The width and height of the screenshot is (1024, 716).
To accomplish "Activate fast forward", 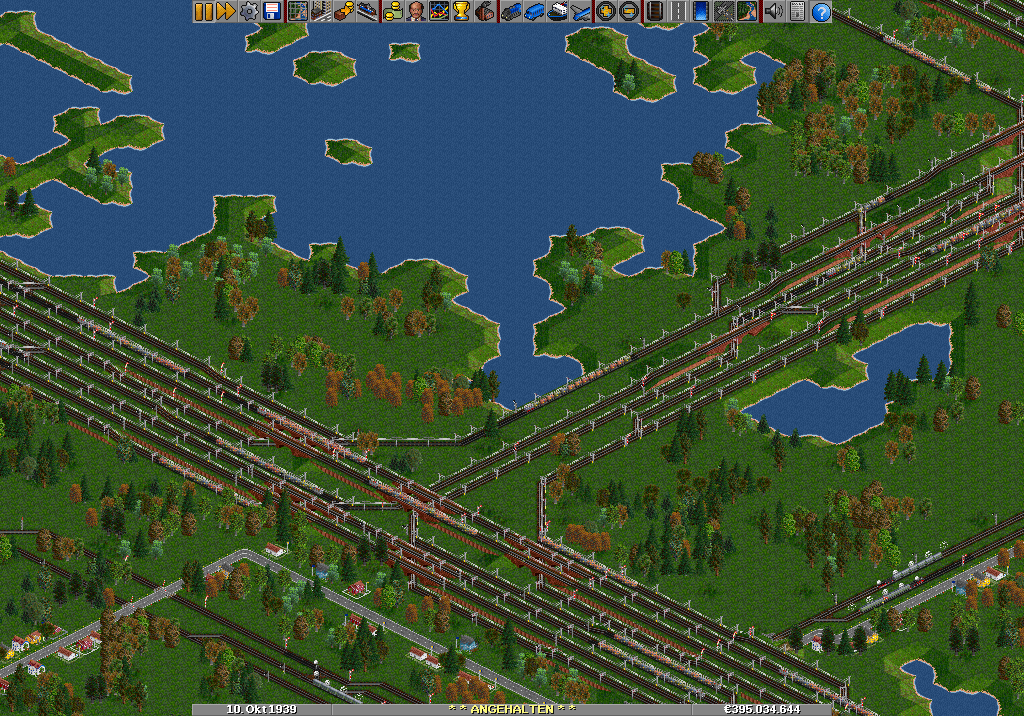I will coord(225,11).
